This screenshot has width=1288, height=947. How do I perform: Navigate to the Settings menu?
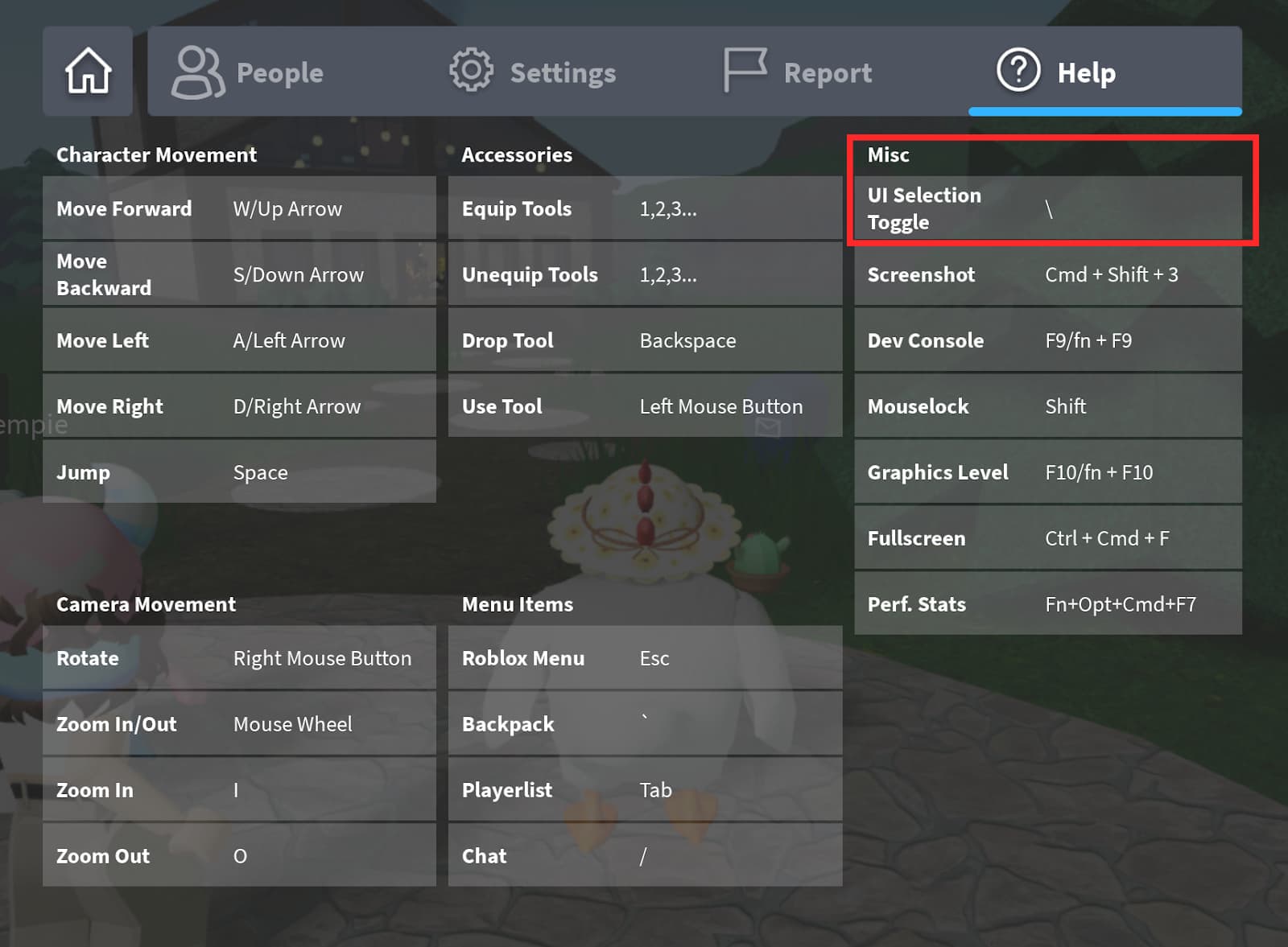[x=563, y=73]
